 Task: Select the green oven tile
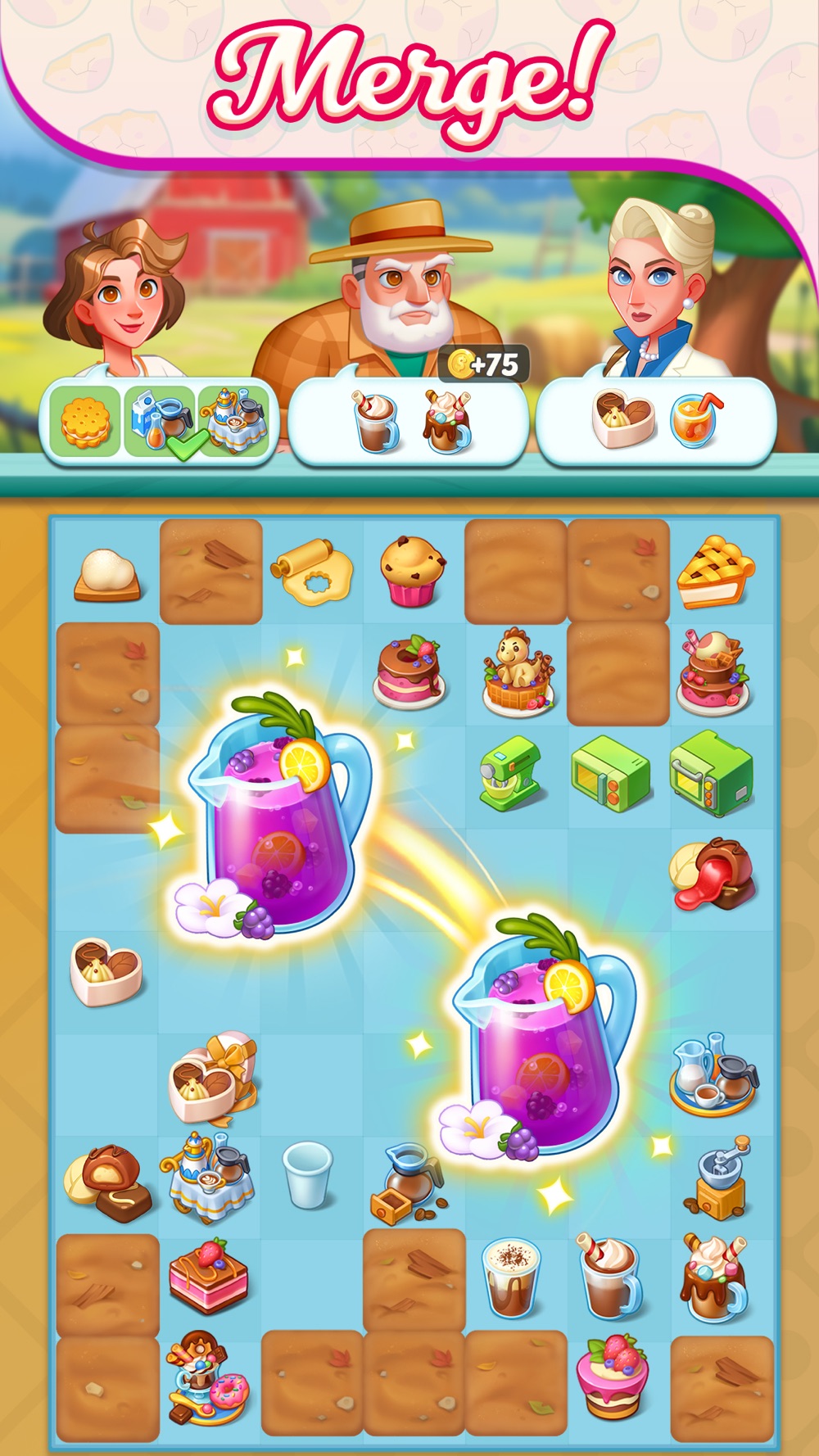711,774
